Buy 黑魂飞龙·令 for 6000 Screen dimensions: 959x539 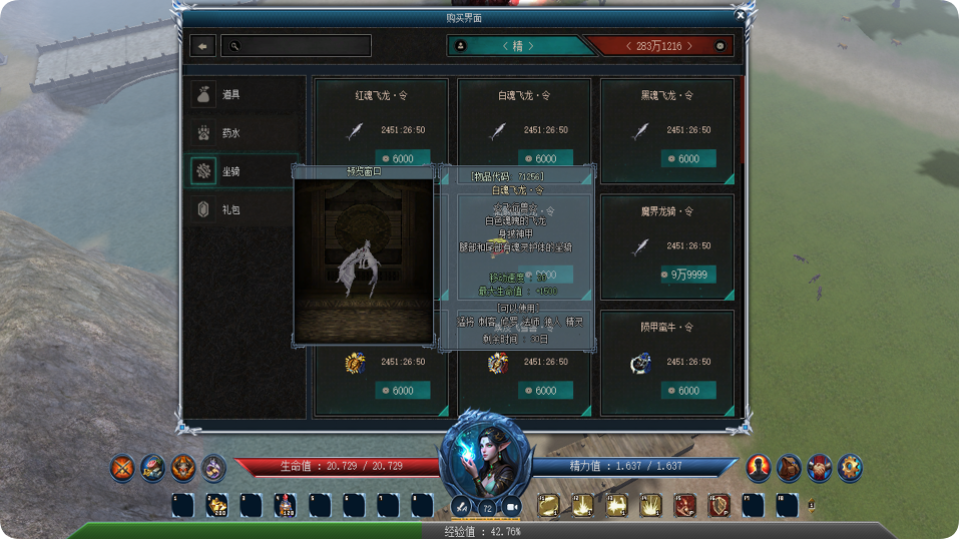tap(688, 159)
